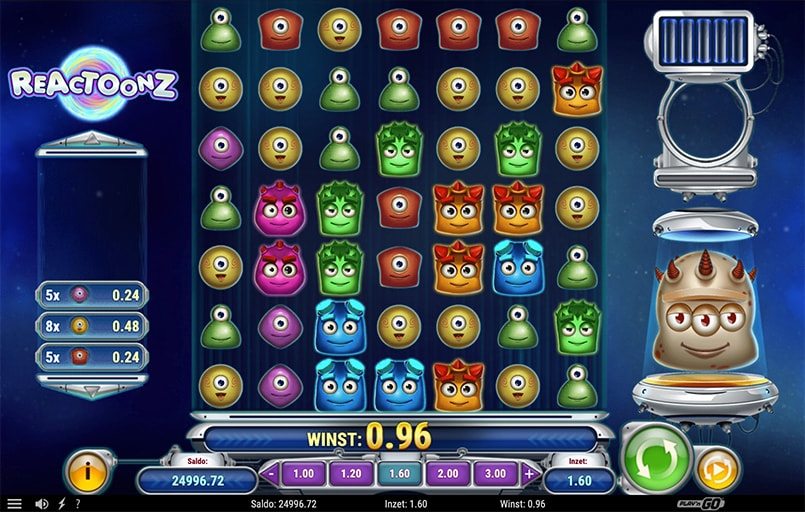Open the hamburger menu
The height and width of the screenshot is (512, 805).
(14, 504)
